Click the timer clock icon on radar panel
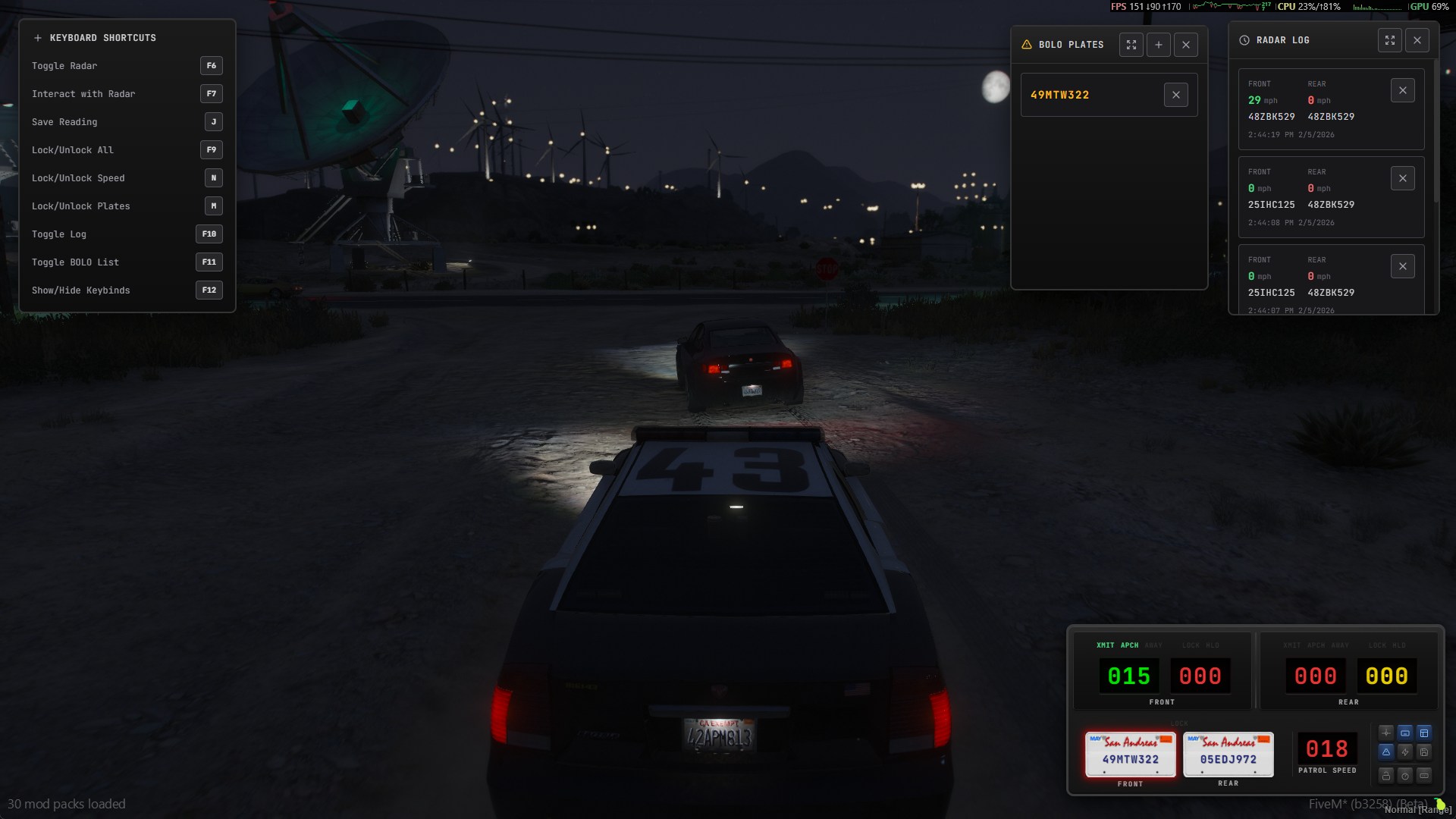 pyautogui.click(x=1405, y=775)
